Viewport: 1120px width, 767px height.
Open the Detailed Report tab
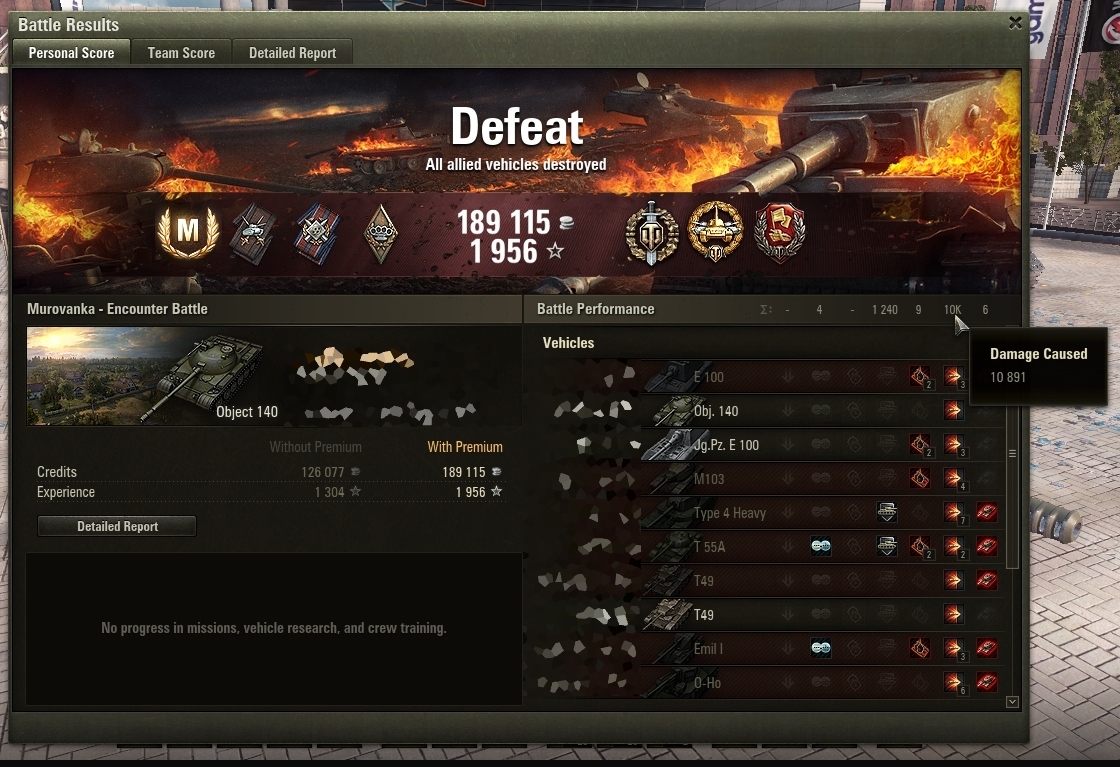coord(292,53)
